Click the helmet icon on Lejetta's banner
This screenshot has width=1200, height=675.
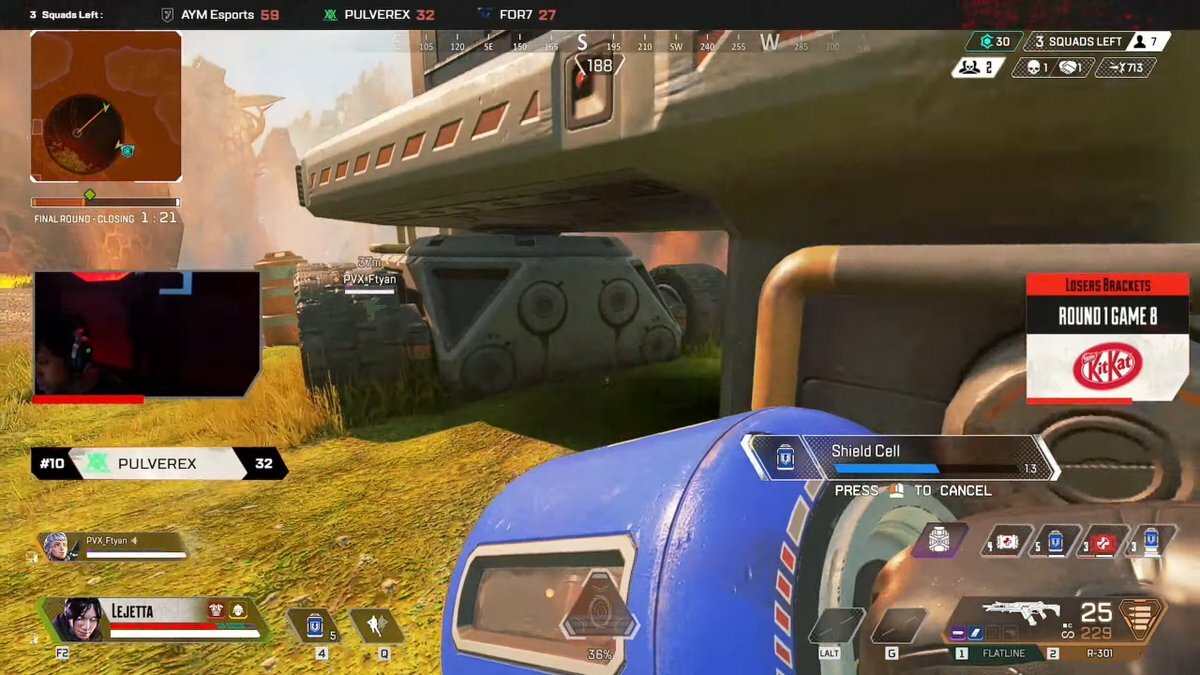[x=238, y=610]
